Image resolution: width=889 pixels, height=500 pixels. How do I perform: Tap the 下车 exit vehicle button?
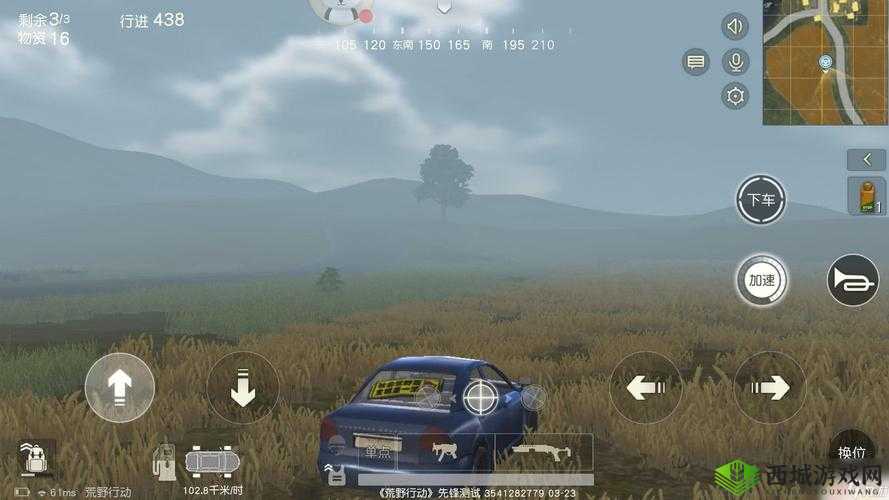(x=760, y=200)
